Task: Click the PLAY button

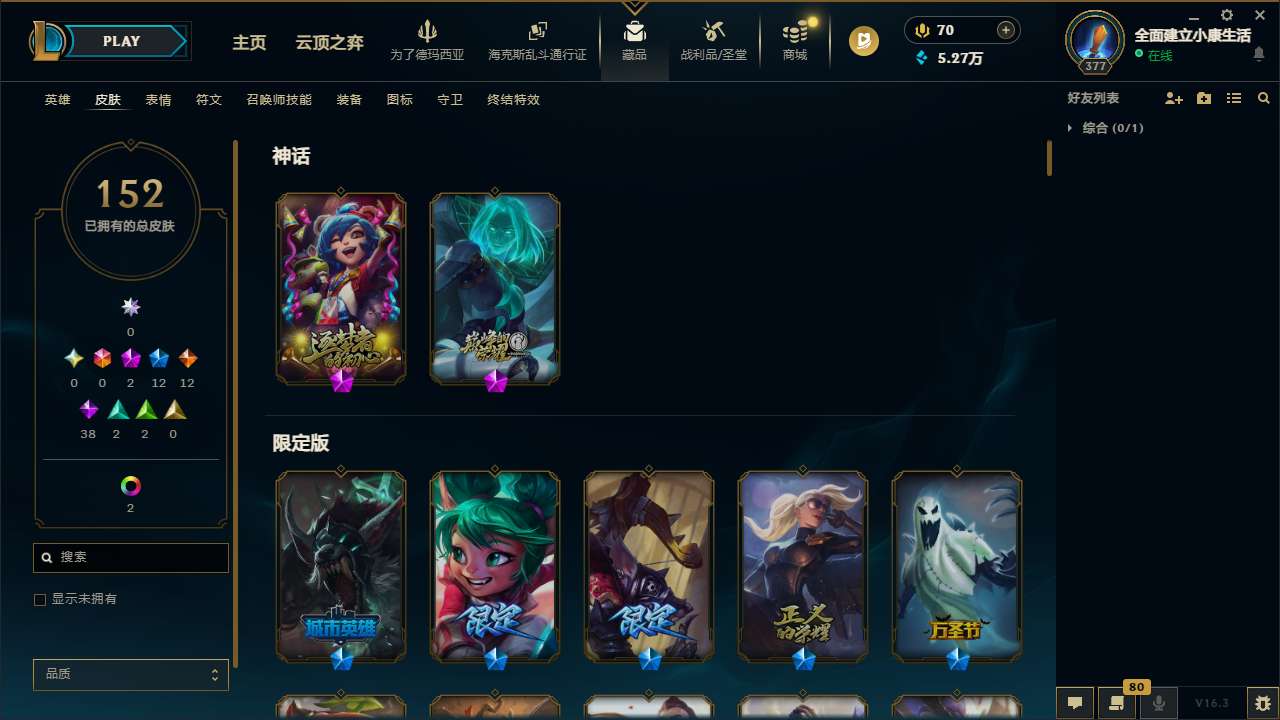Action: pos(121,41)
